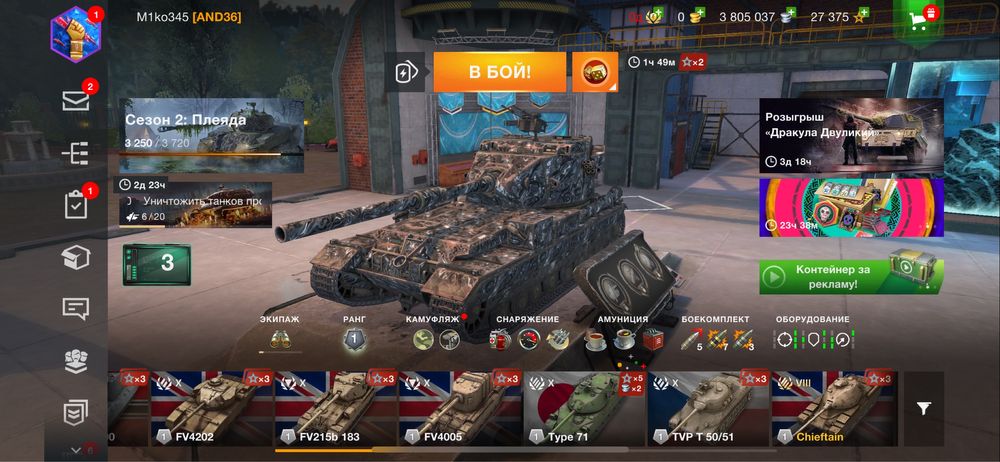Open the mail inbox envelope icon

(76, 100)
